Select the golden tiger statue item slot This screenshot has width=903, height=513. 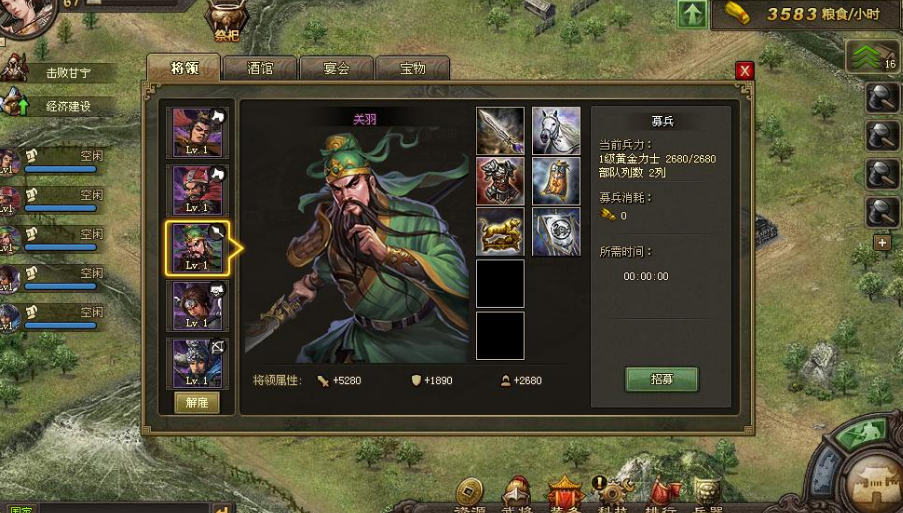(500, 233)
